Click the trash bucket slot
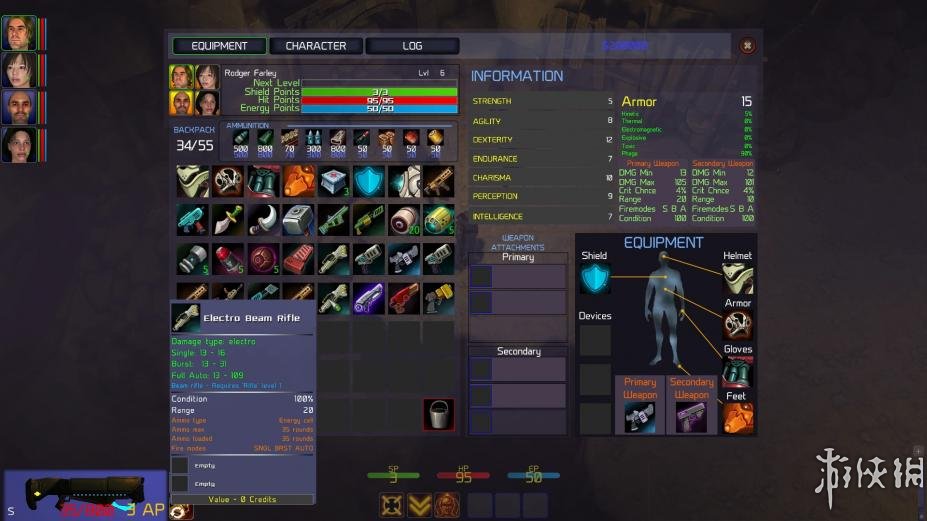The image size is (927, 521). [x=438, y=414]
